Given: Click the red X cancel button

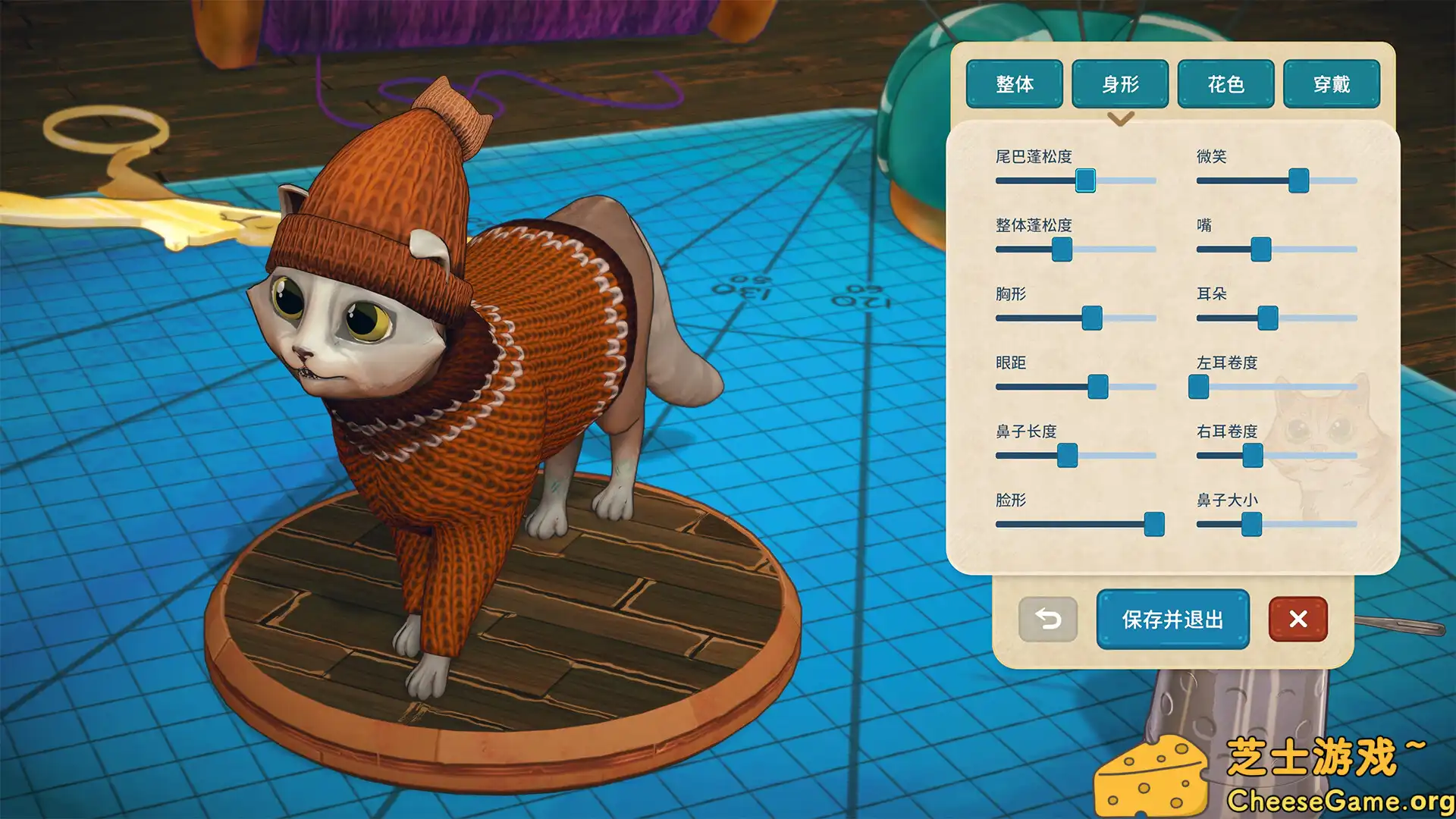Looking at the screenshot, I should [x=1298, y=620].
